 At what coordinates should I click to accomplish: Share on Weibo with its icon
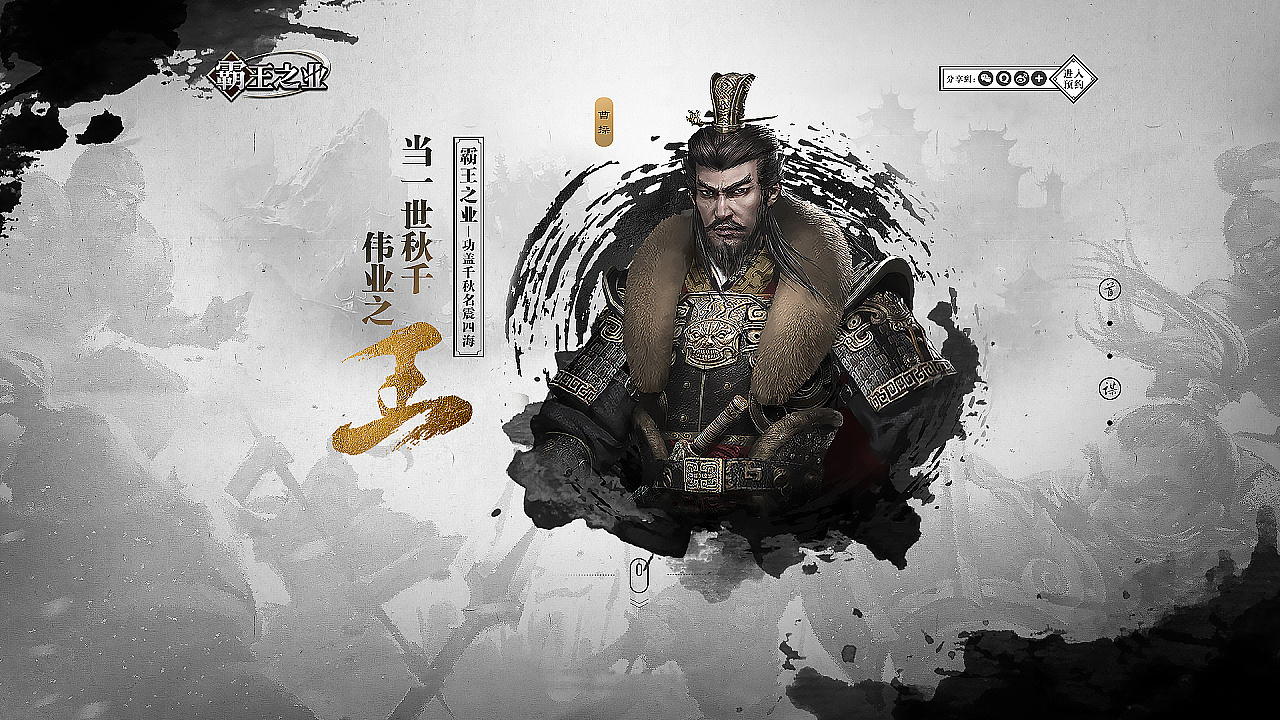tap(1022, 78)
